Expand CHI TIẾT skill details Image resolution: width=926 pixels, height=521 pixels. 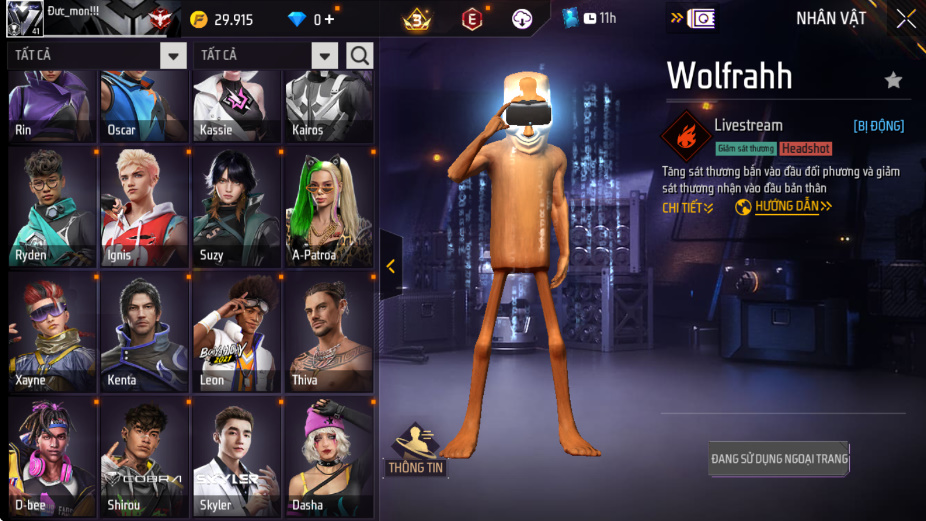pos(688,208)
